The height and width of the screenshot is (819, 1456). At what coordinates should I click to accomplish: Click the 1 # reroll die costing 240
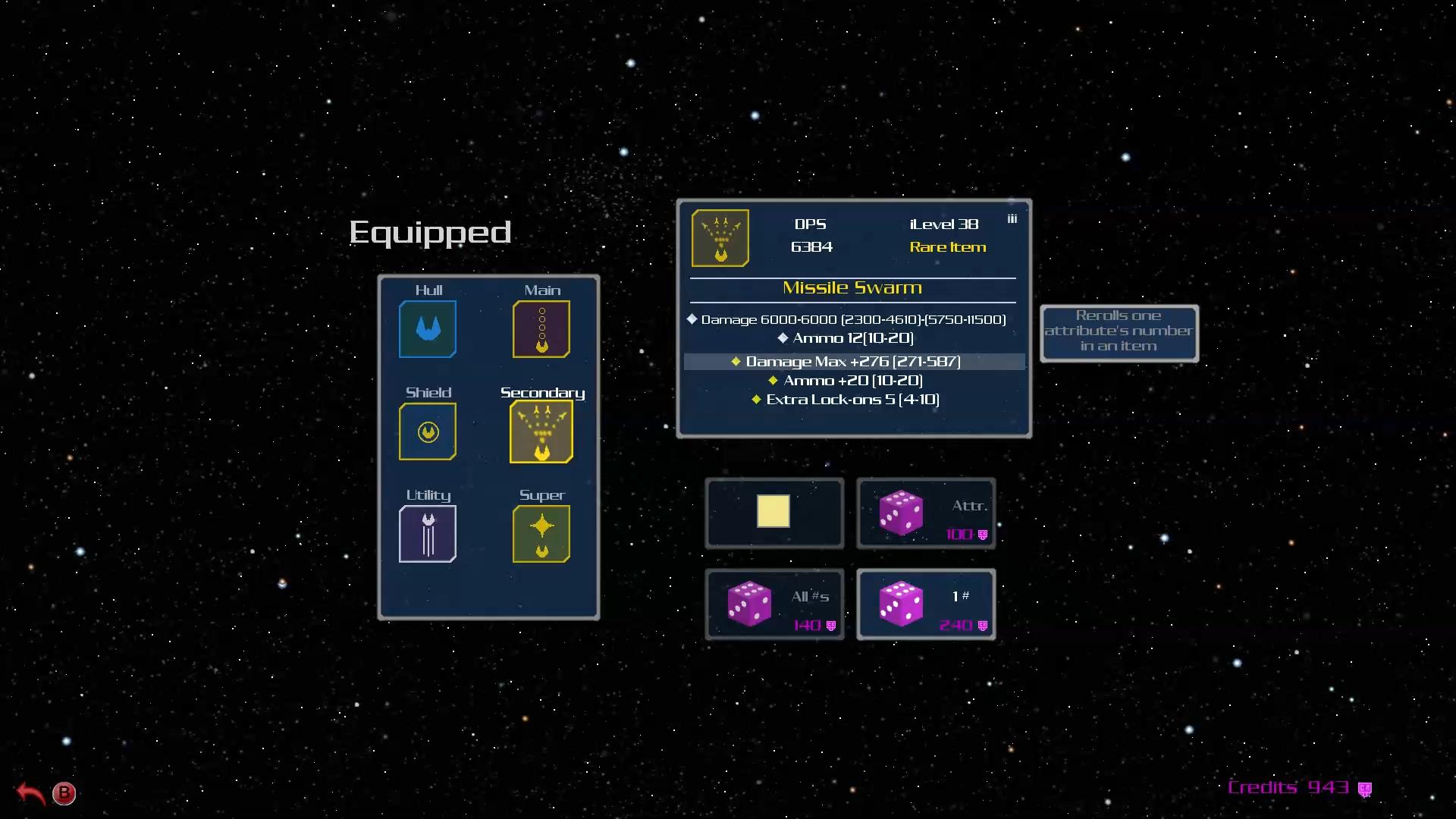pyautogui.click(x=926, y=604)
